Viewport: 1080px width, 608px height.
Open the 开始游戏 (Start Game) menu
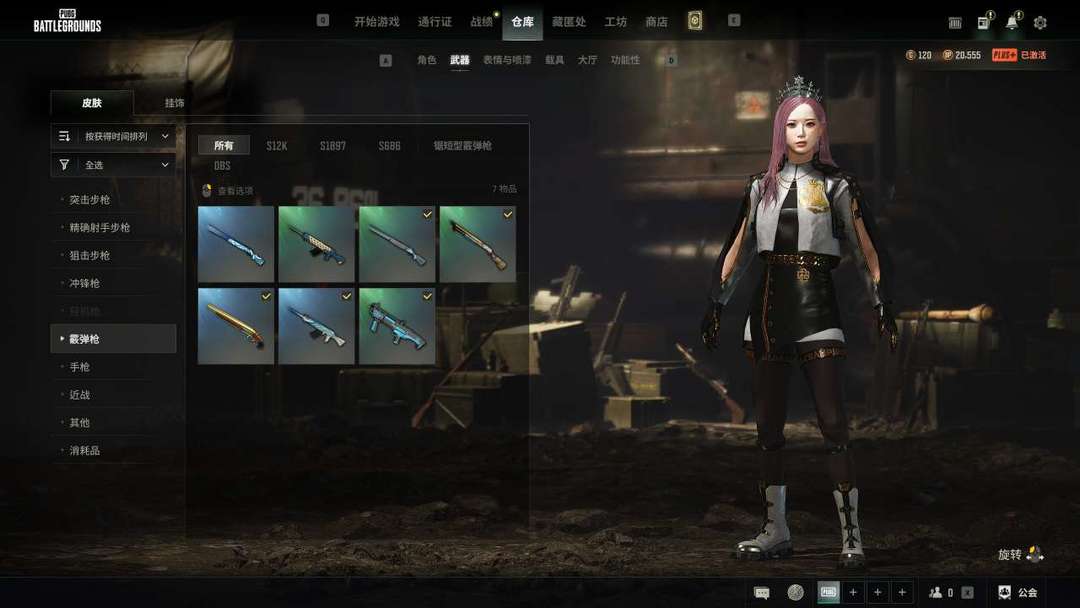(x=376, y=22)
